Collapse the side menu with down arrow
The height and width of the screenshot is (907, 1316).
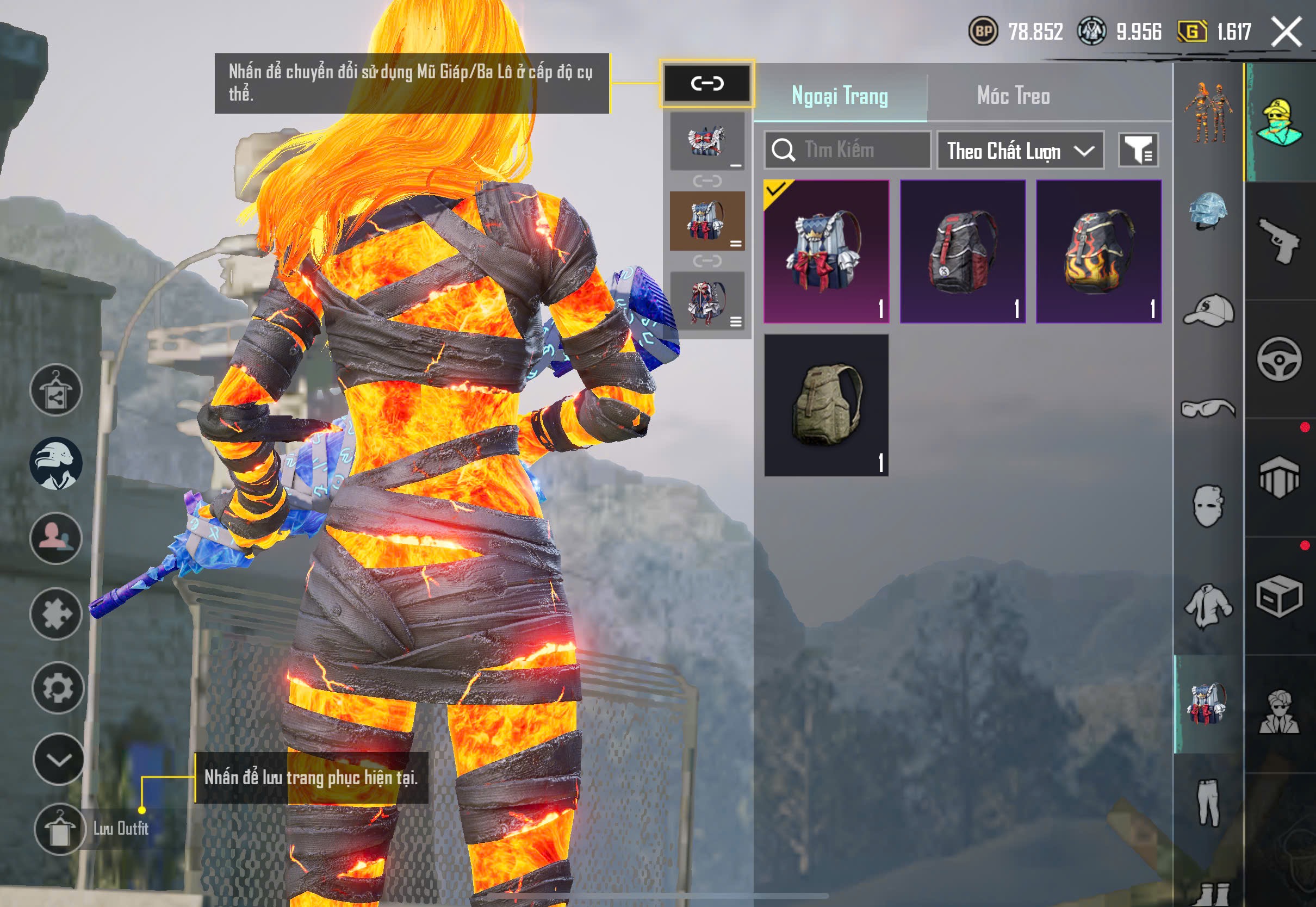(x=58, y=759)
